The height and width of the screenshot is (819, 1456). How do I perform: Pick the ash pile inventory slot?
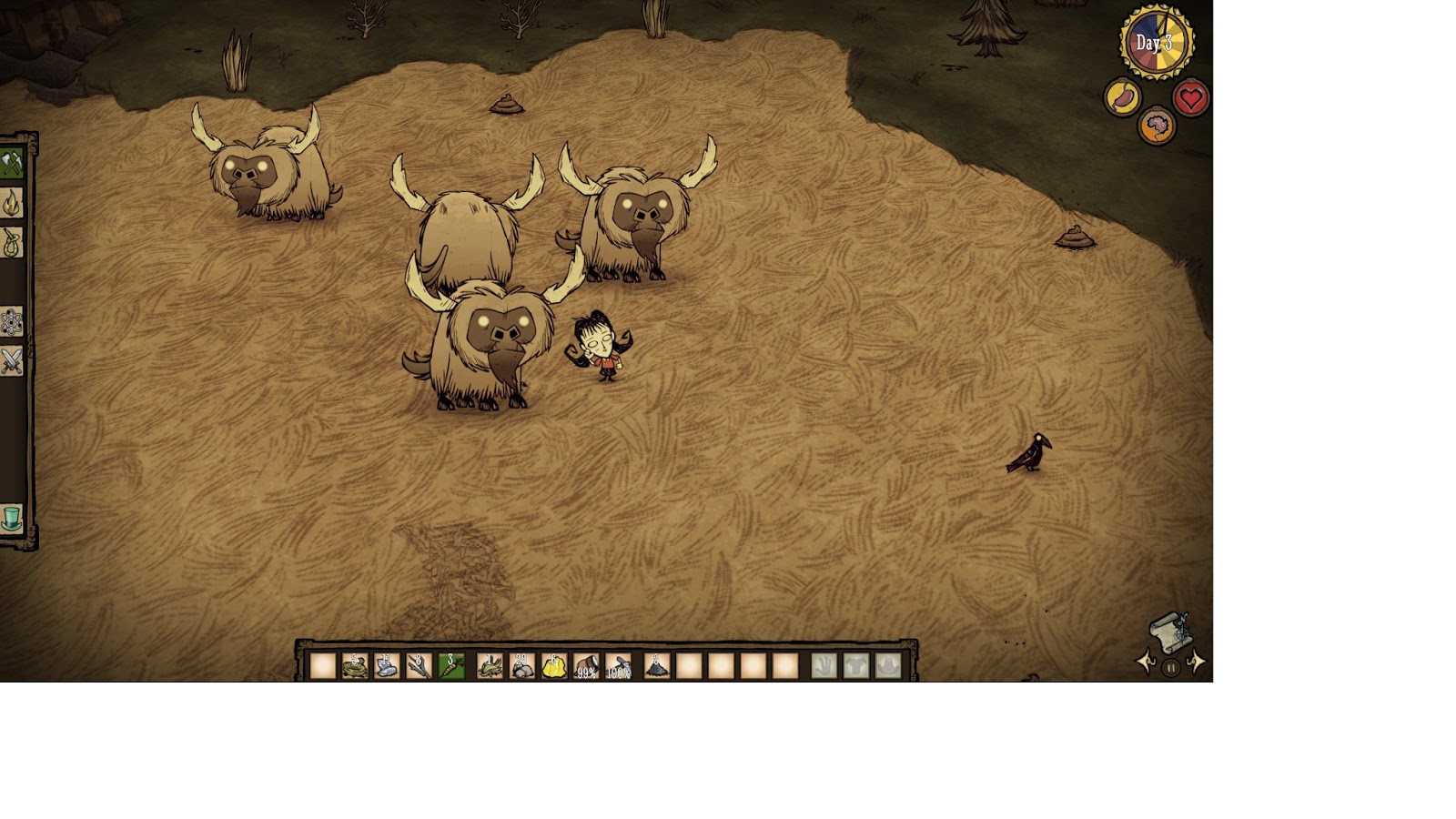[657, 666]
